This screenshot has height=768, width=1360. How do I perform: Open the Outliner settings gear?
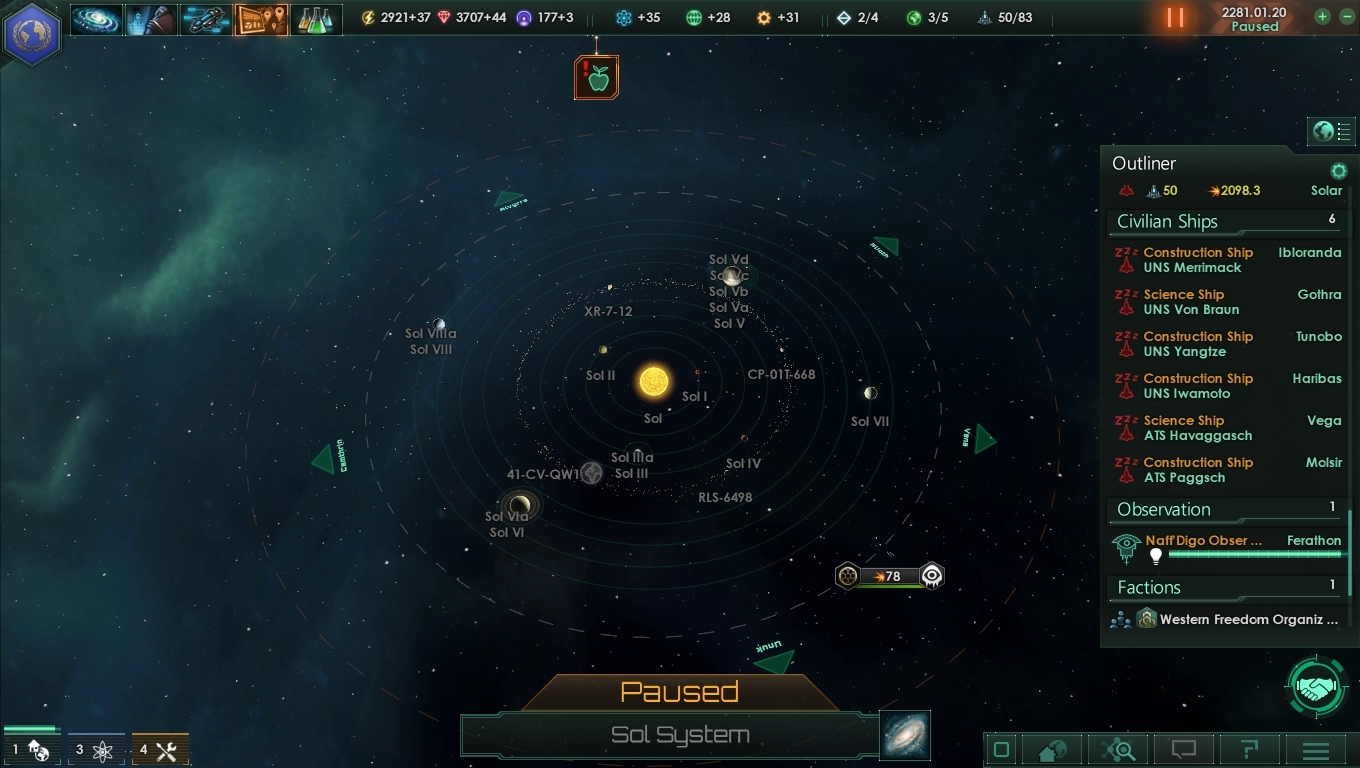point(1338,171)
